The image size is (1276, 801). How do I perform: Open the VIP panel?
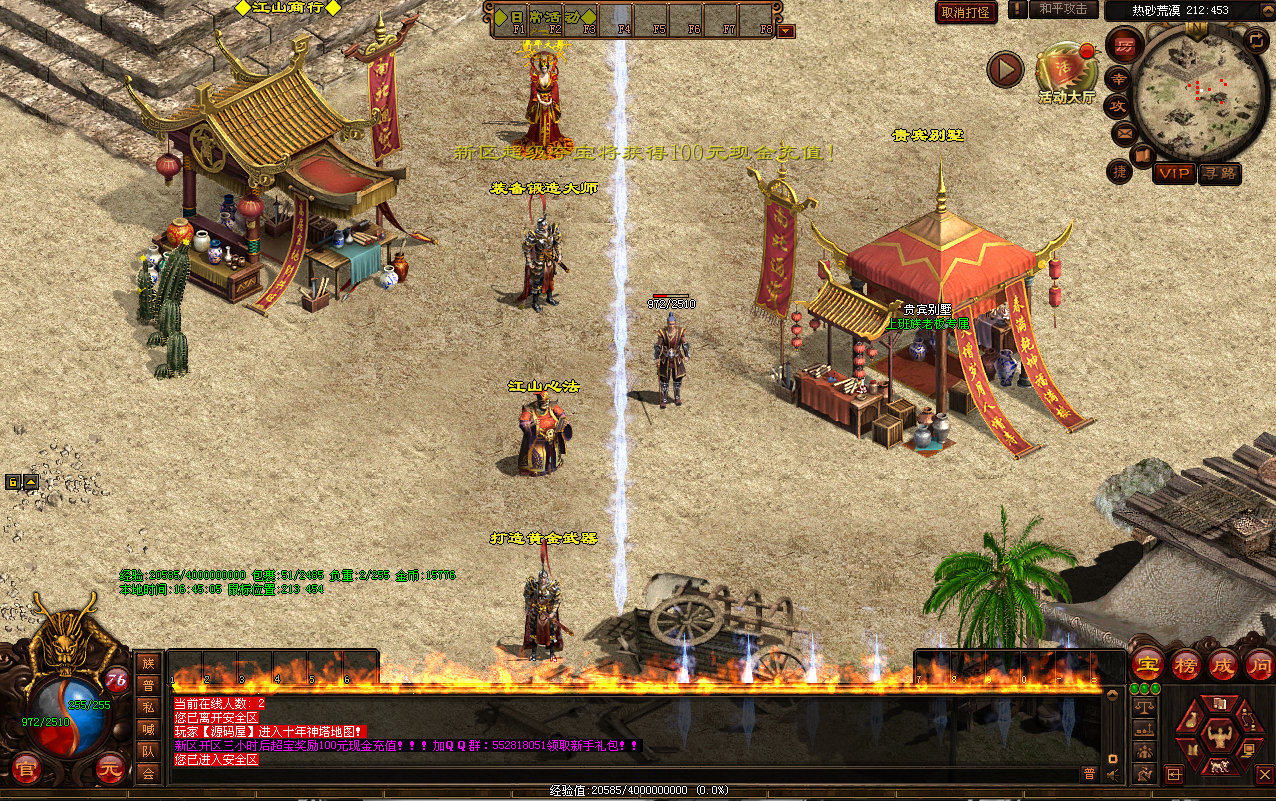pos(1174,173)
